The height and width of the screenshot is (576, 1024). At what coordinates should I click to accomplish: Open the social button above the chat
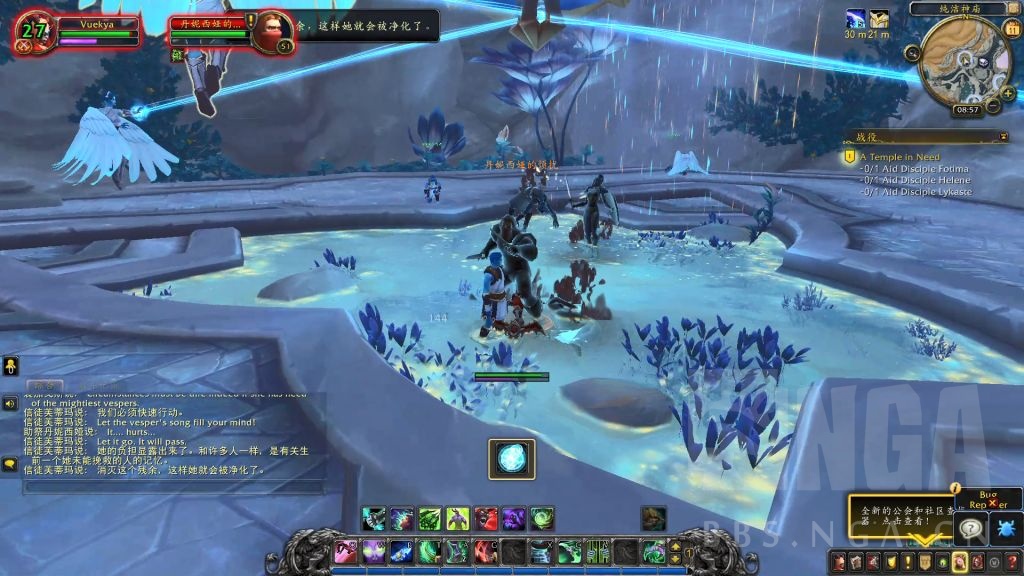[11, 367]
